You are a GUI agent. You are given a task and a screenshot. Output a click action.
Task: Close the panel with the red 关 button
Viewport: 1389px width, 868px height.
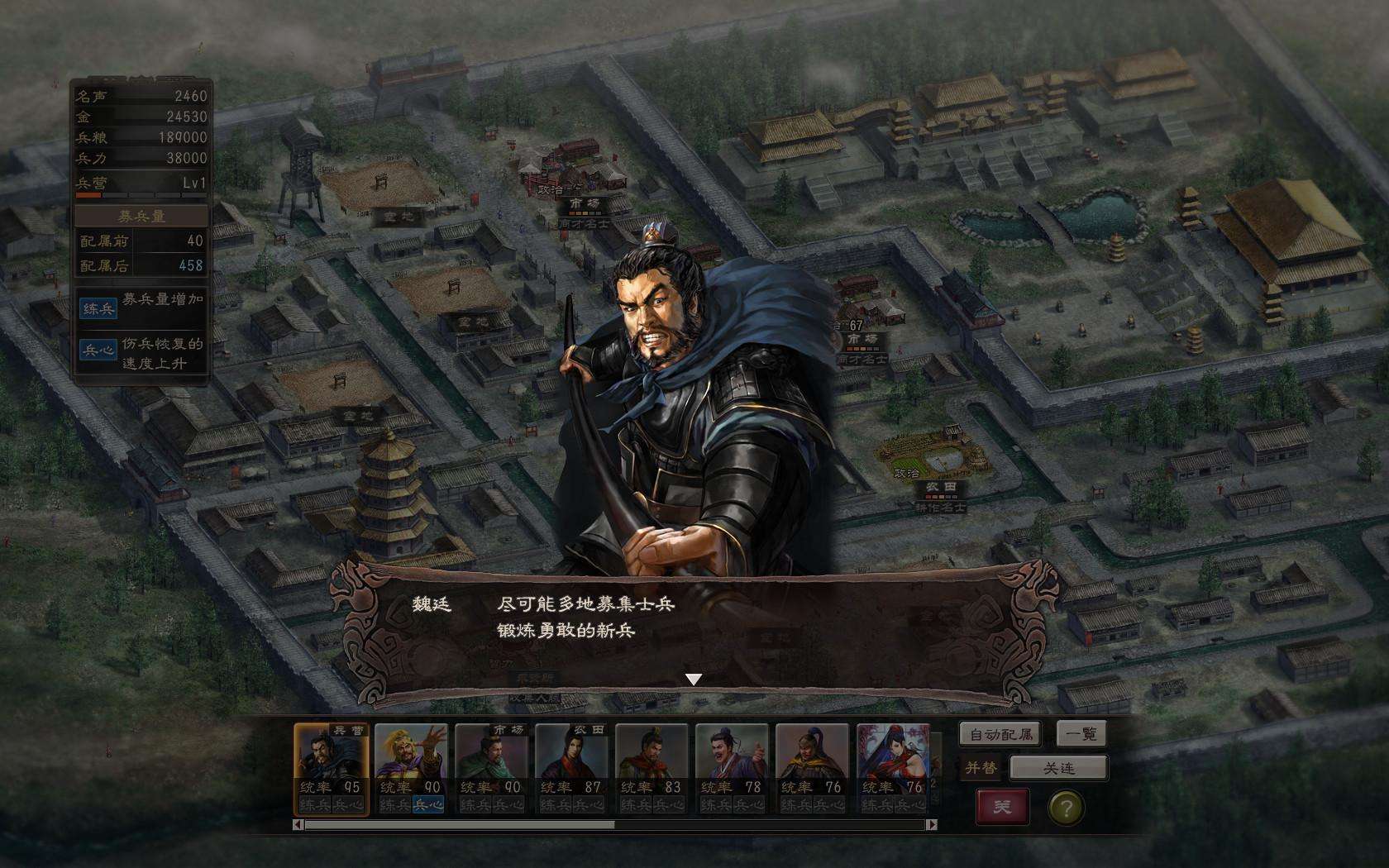(x=1002, y=806)
